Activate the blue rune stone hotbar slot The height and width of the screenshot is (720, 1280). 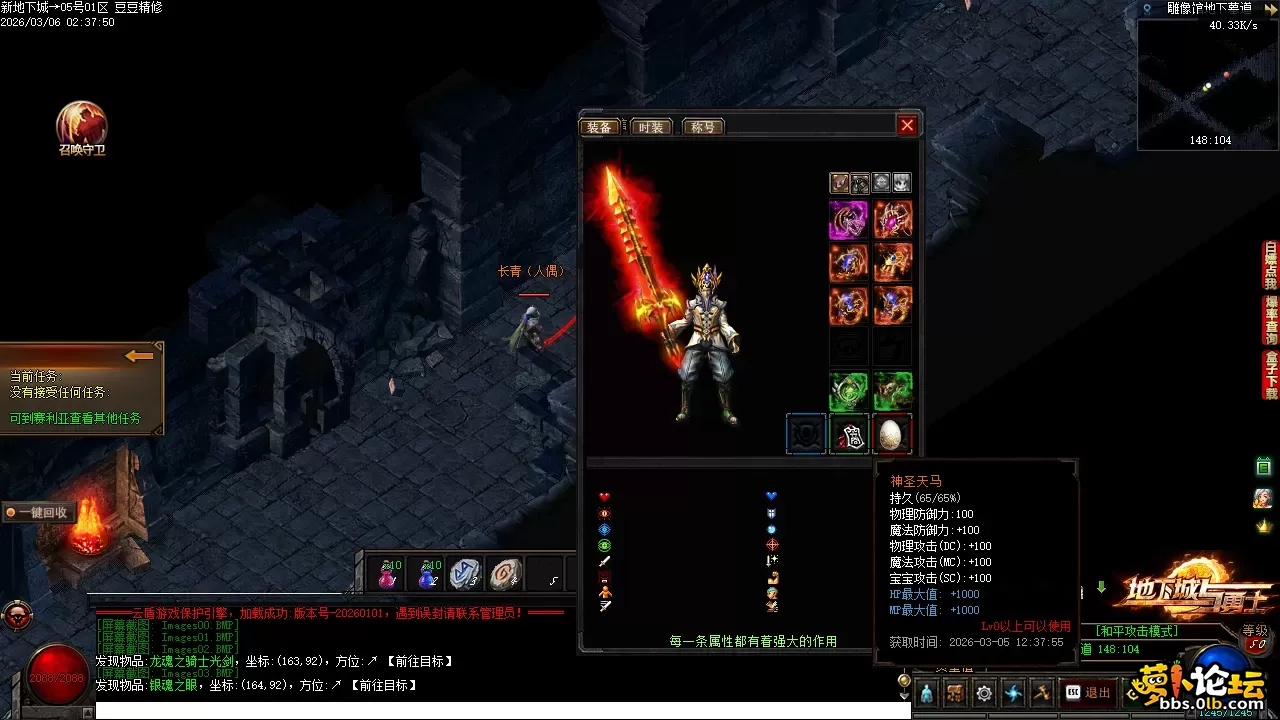click(x=466, y=574)
